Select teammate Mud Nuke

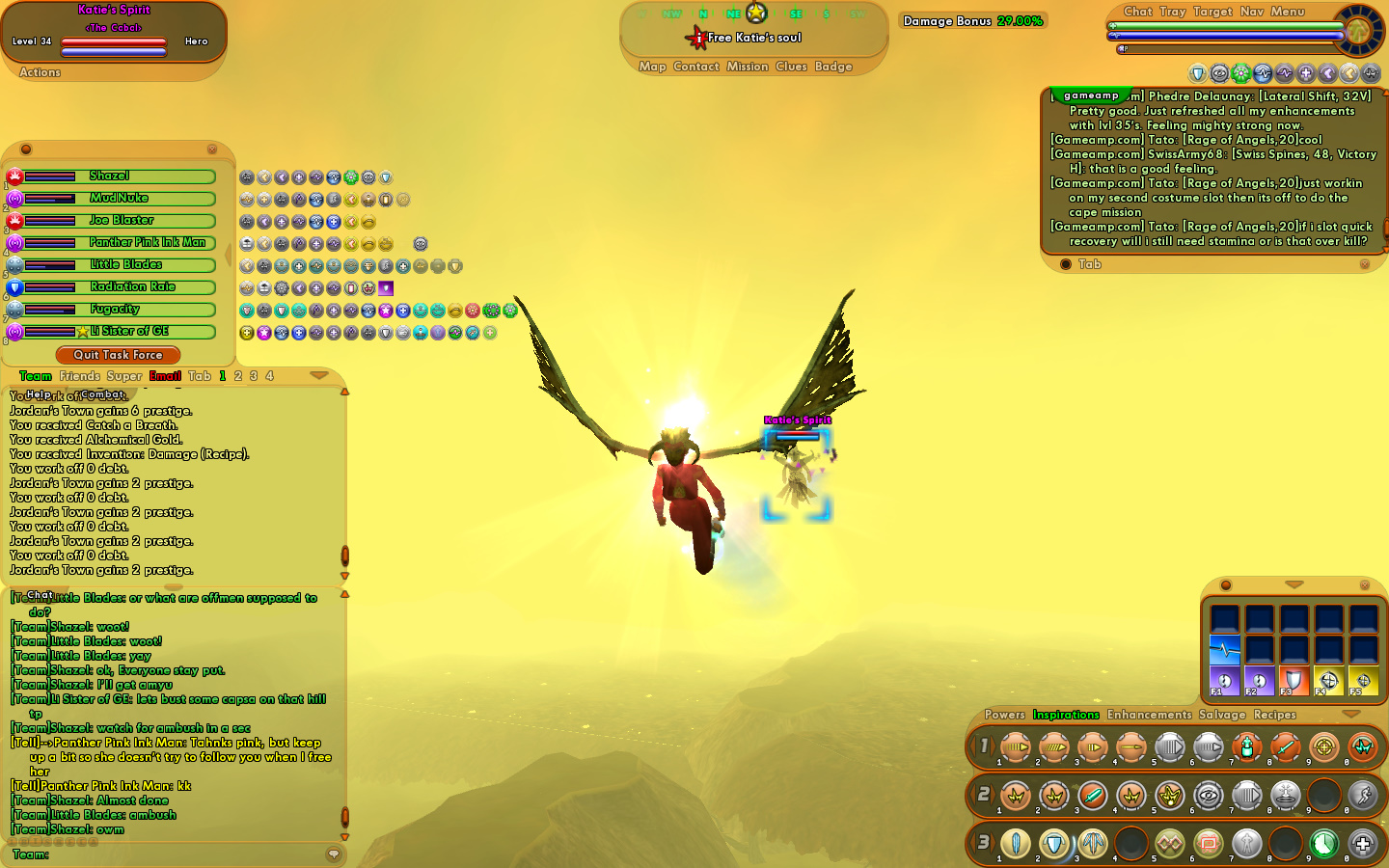coord(118,199)
